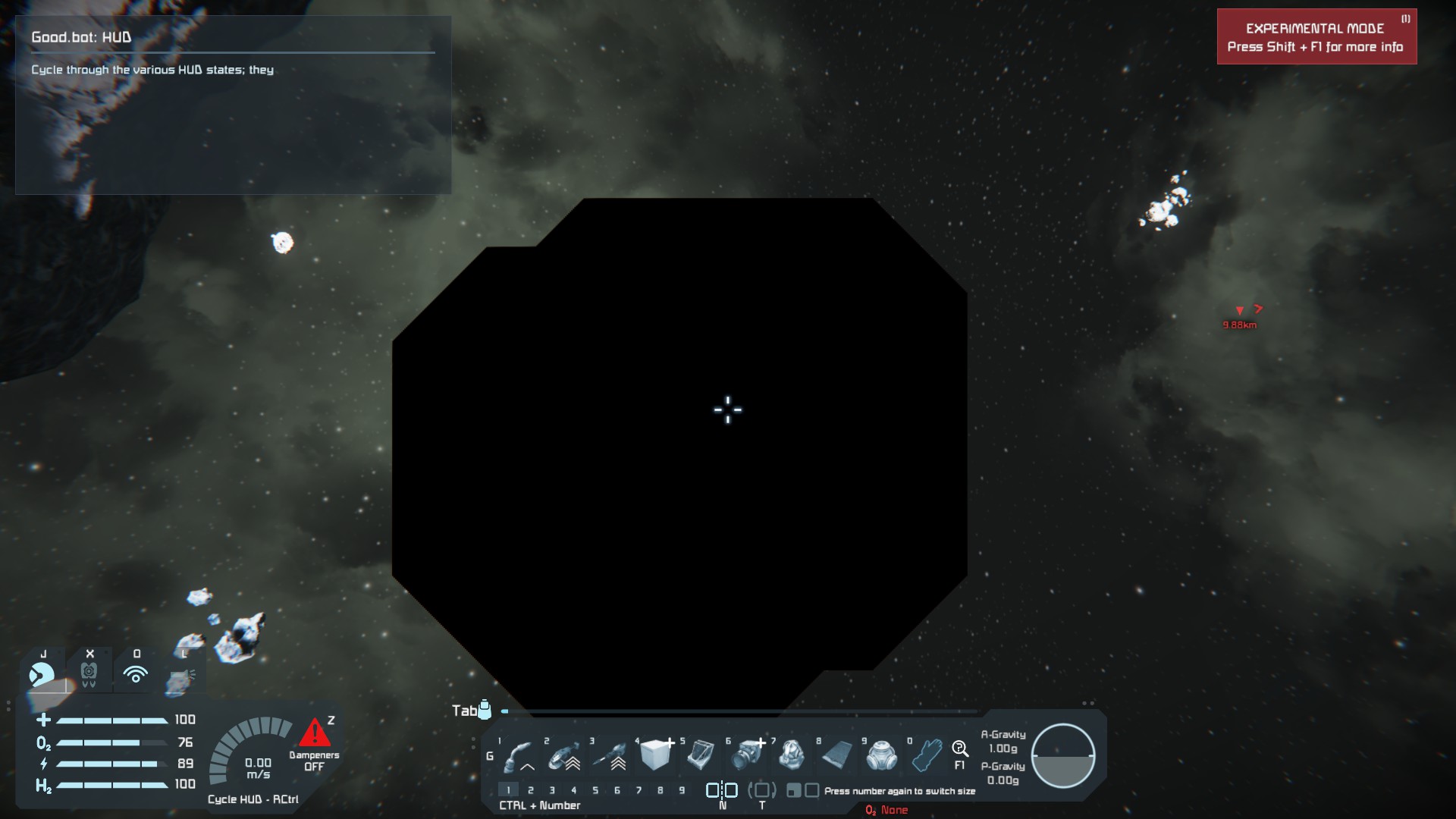
Task: Click the Experimental Mode notice
Action: click(1316, 37)
